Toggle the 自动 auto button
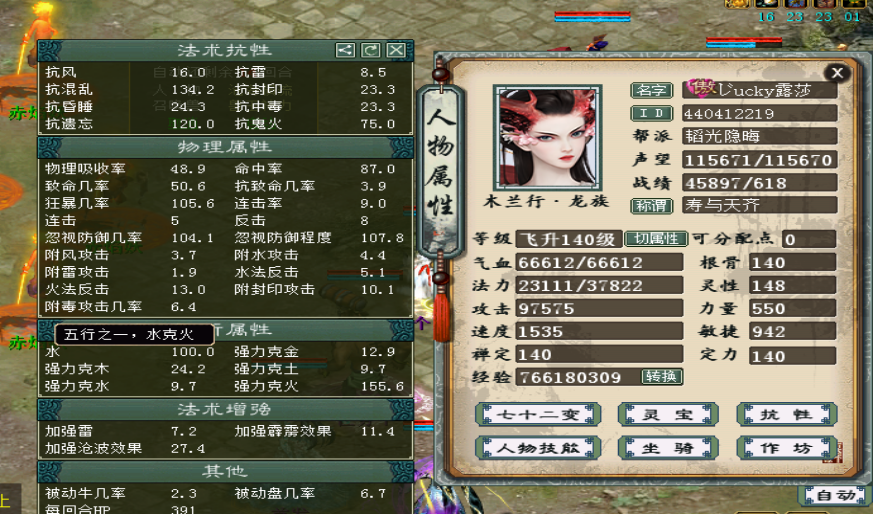 tap(834, 495)
